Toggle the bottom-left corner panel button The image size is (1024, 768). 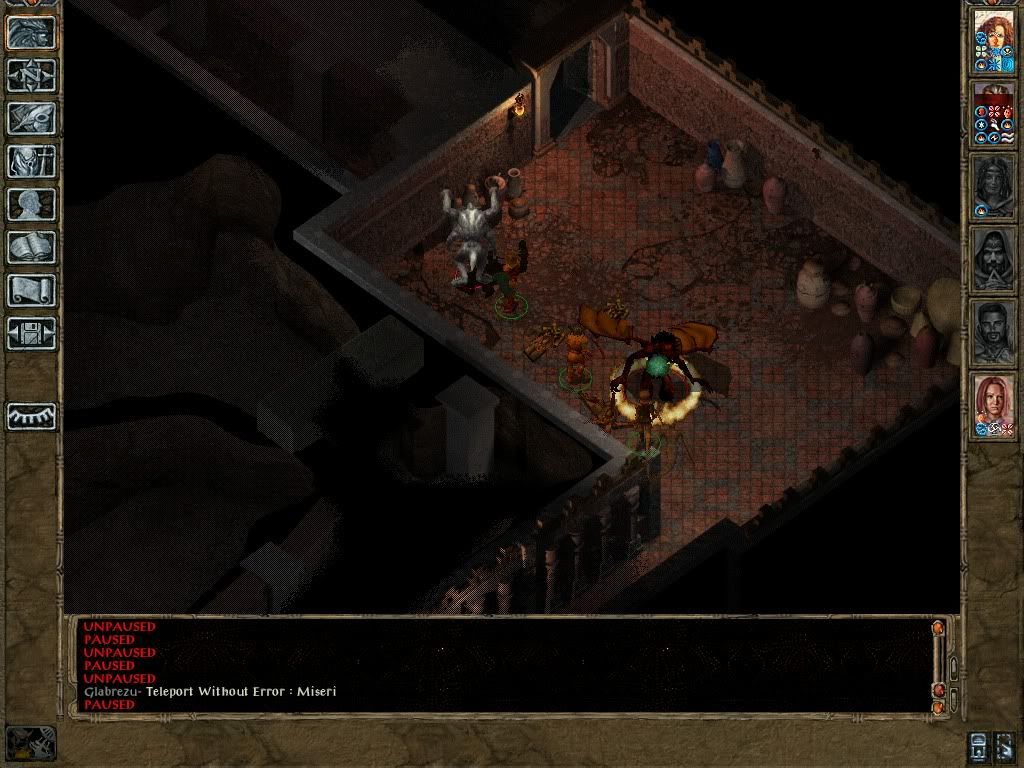click(x=31, y=743)
